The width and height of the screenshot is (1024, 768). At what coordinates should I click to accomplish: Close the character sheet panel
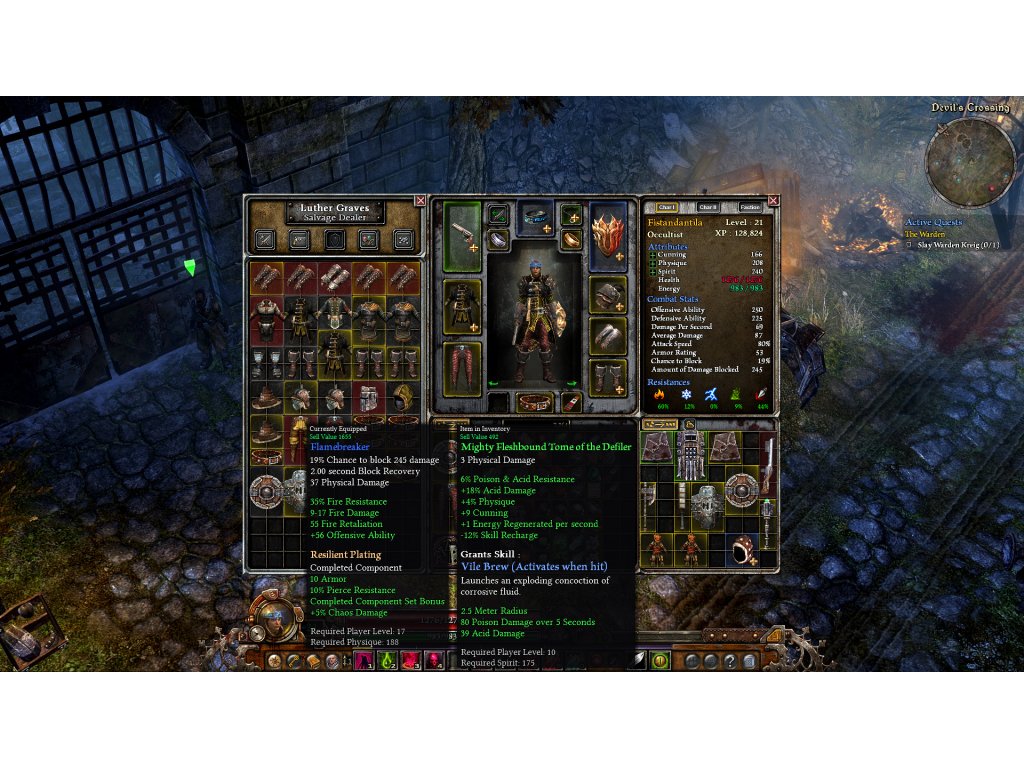point(773,201)
